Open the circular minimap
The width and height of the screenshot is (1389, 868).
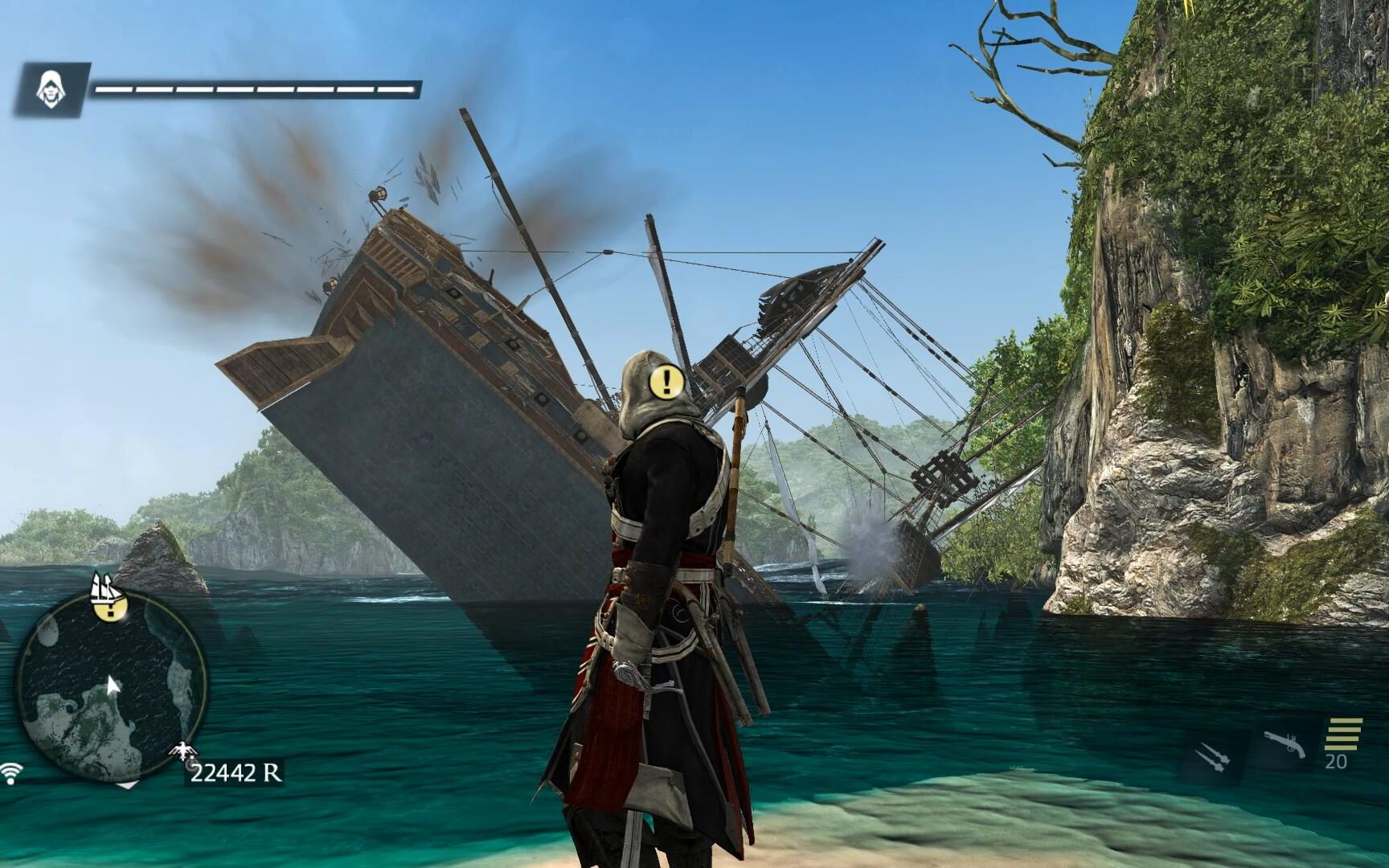click(111, 688)
